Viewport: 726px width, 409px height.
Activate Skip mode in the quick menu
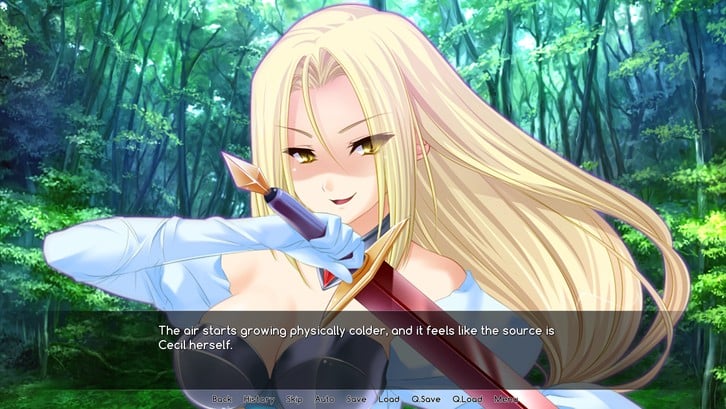[x=294, y=399]
